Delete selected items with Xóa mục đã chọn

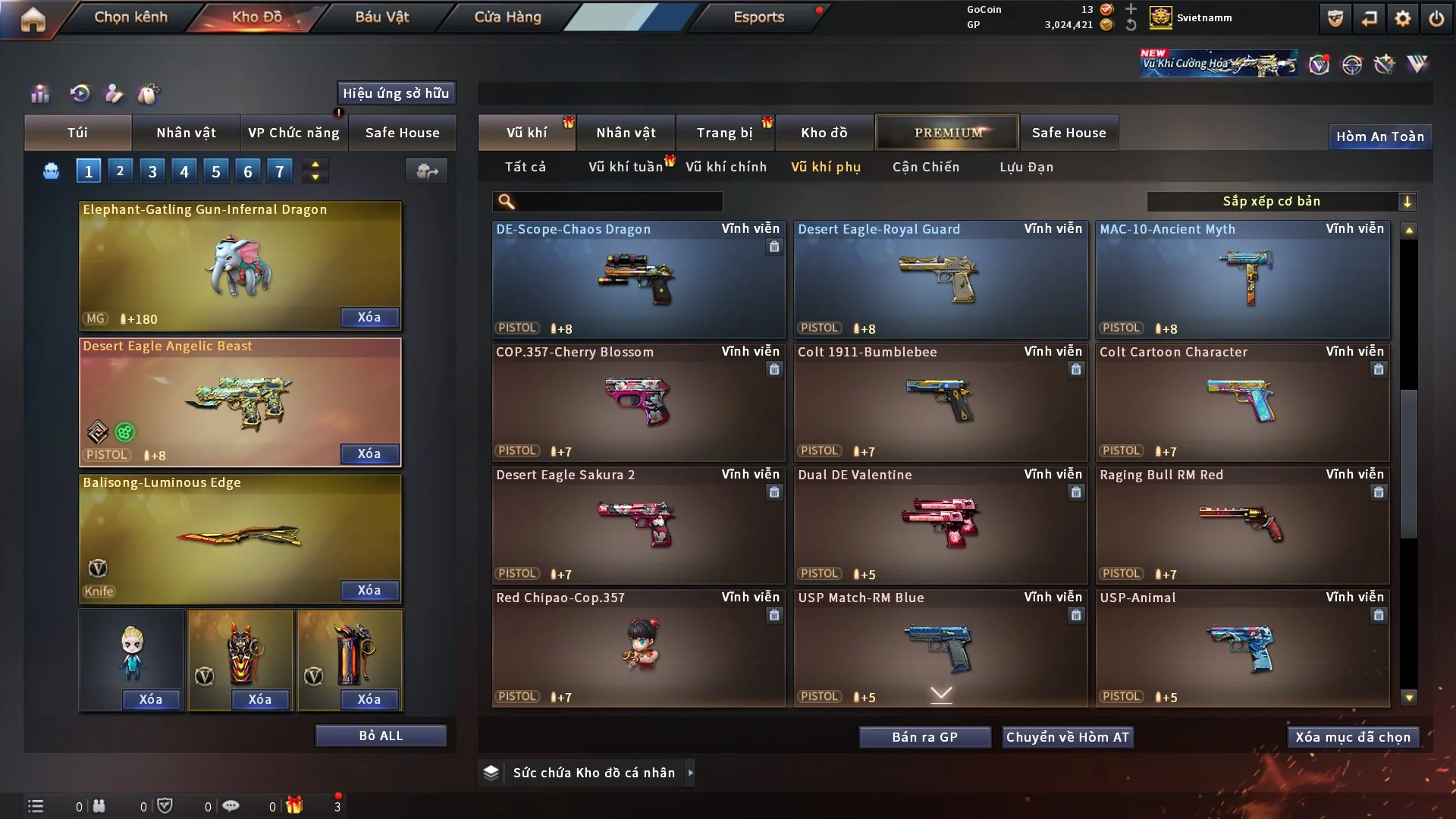pos(1352,737)
